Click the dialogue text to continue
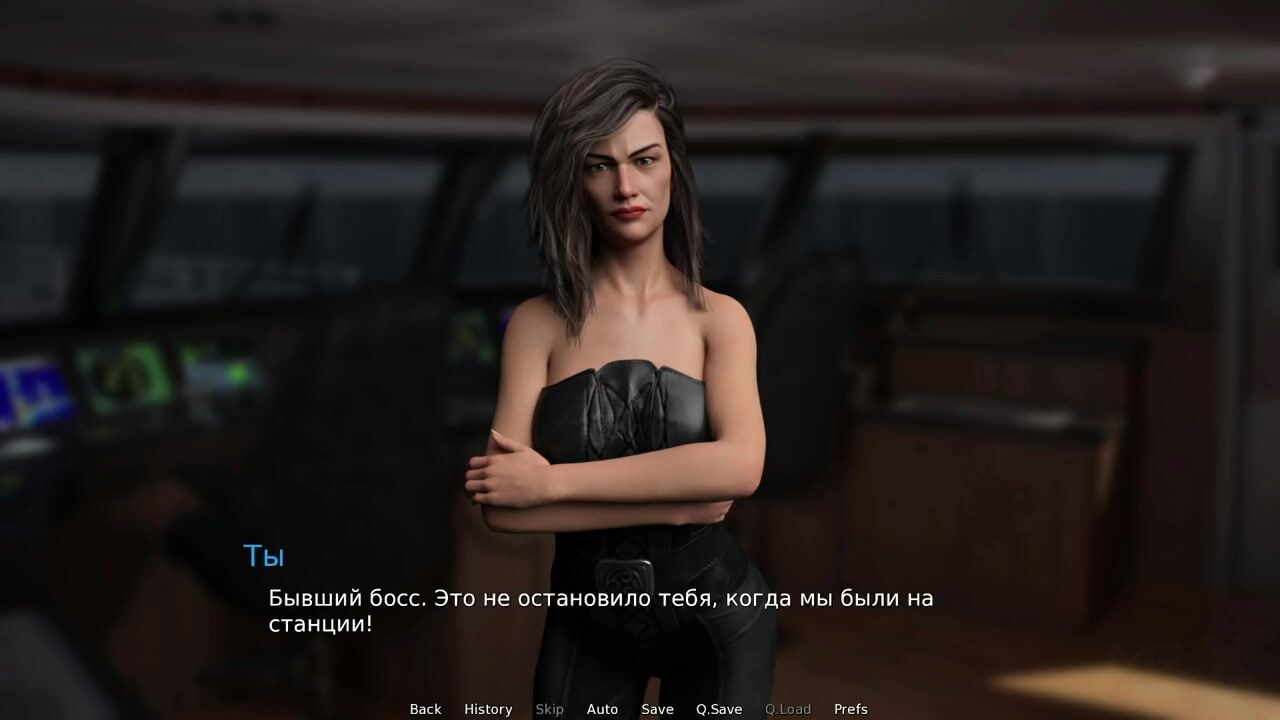Screen dimensions: 1280x720 coord(600,611)
